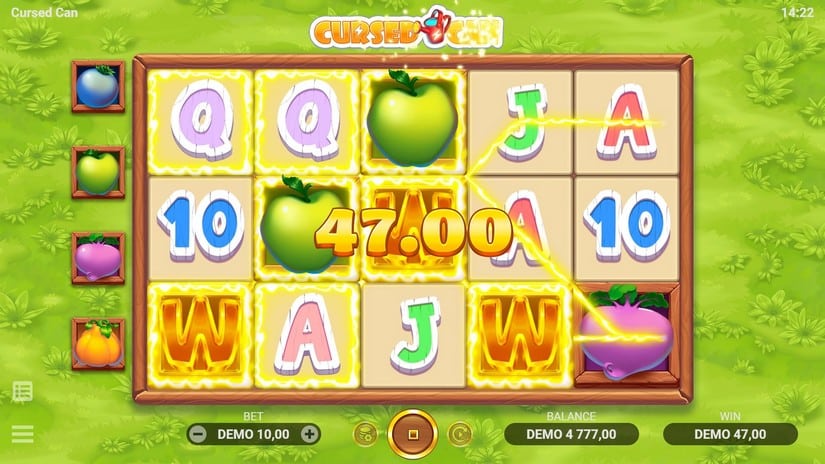Open the coin bet options button
Image resolution: width=825 pixels, height=464 pixels.
coord(365,434)
